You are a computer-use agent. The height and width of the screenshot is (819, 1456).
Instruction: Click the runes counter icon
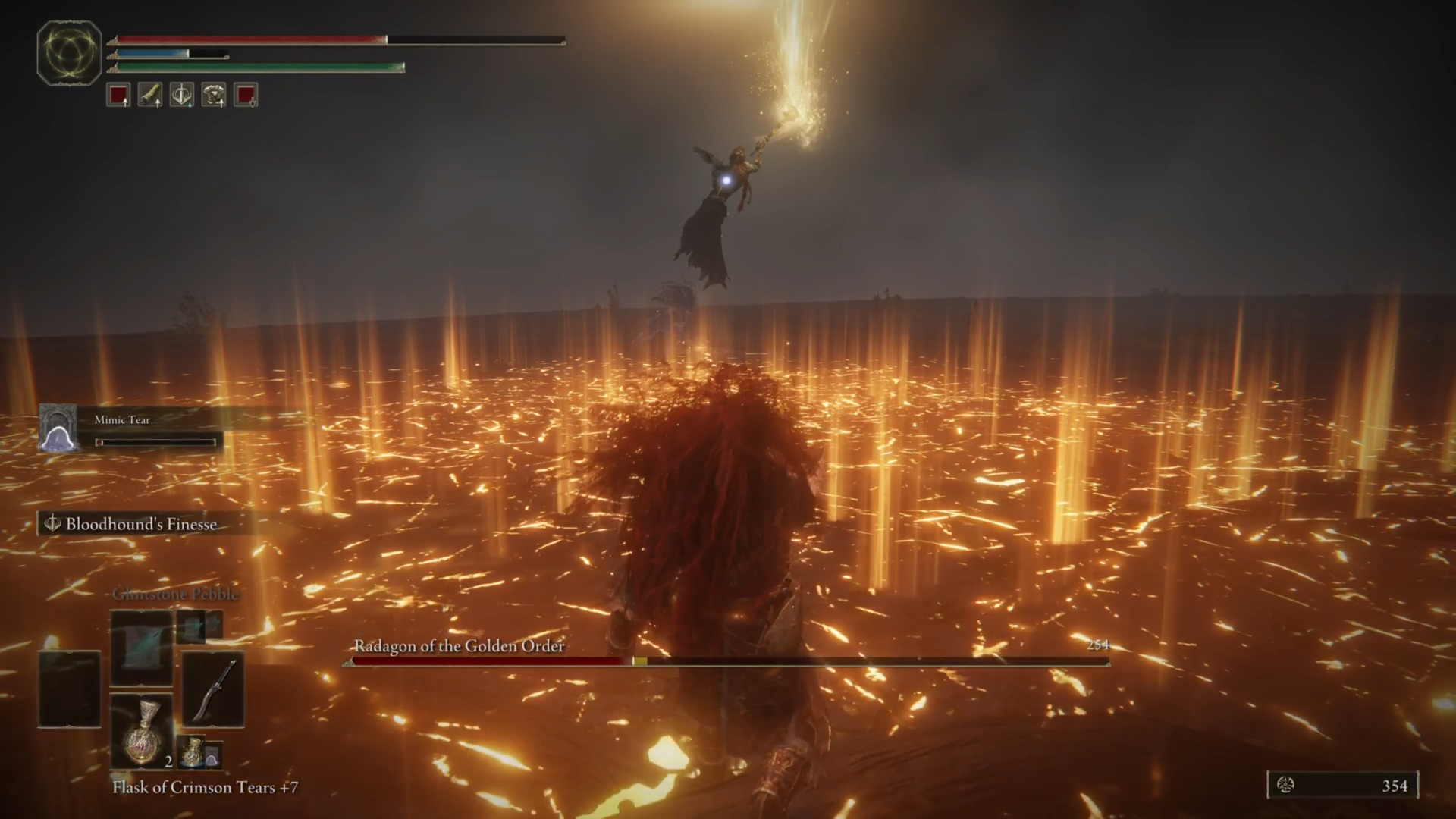[1285, 785]
